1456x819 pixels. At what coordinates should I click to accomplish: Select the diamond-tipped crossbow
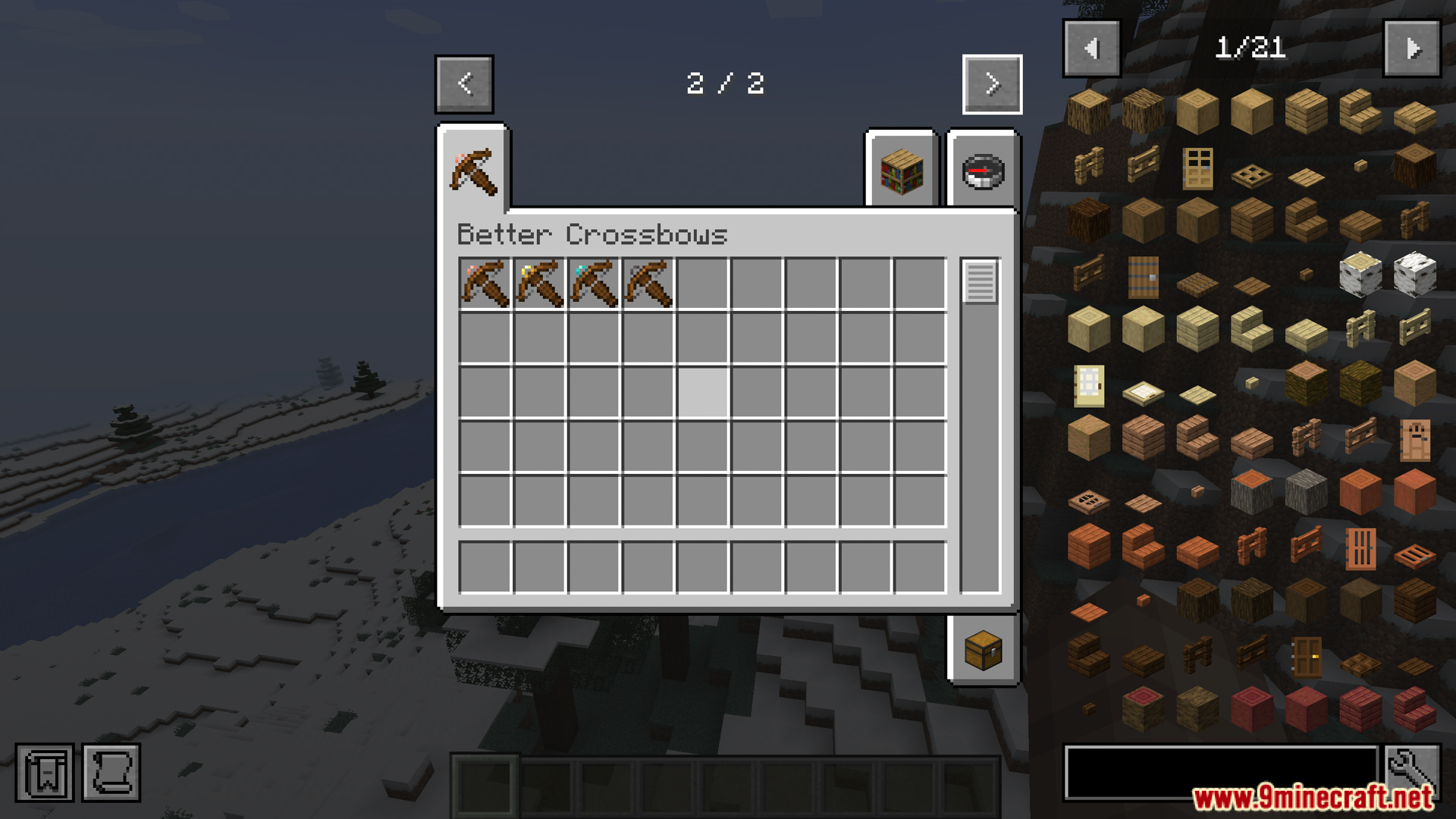(x=595, y=284)
